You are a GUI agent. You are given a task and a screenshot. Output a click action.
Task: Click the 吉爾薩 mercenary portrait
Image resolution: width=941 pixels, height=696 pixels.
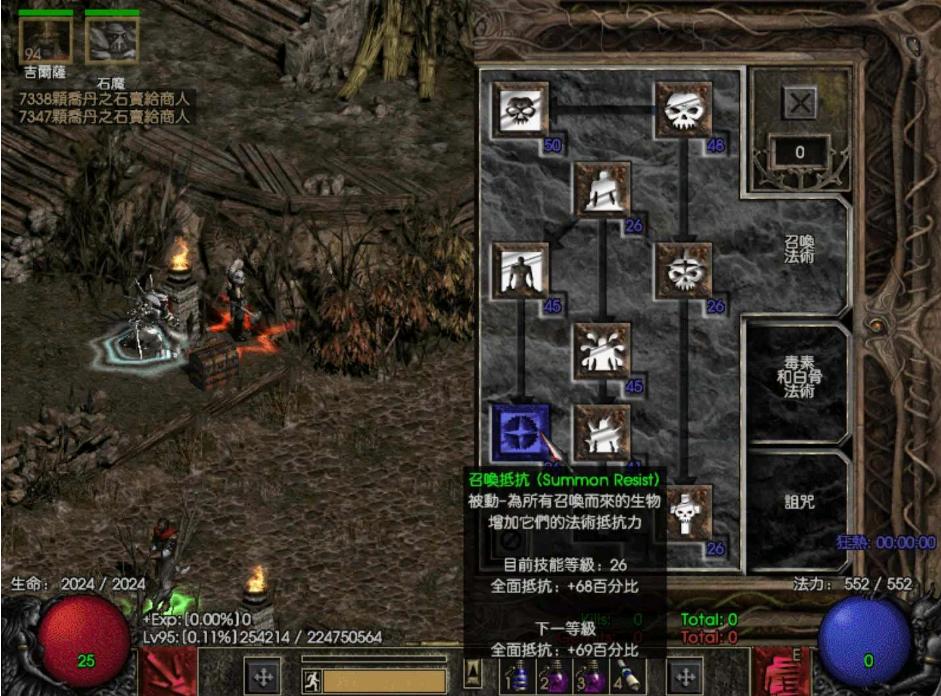(45, 39)
